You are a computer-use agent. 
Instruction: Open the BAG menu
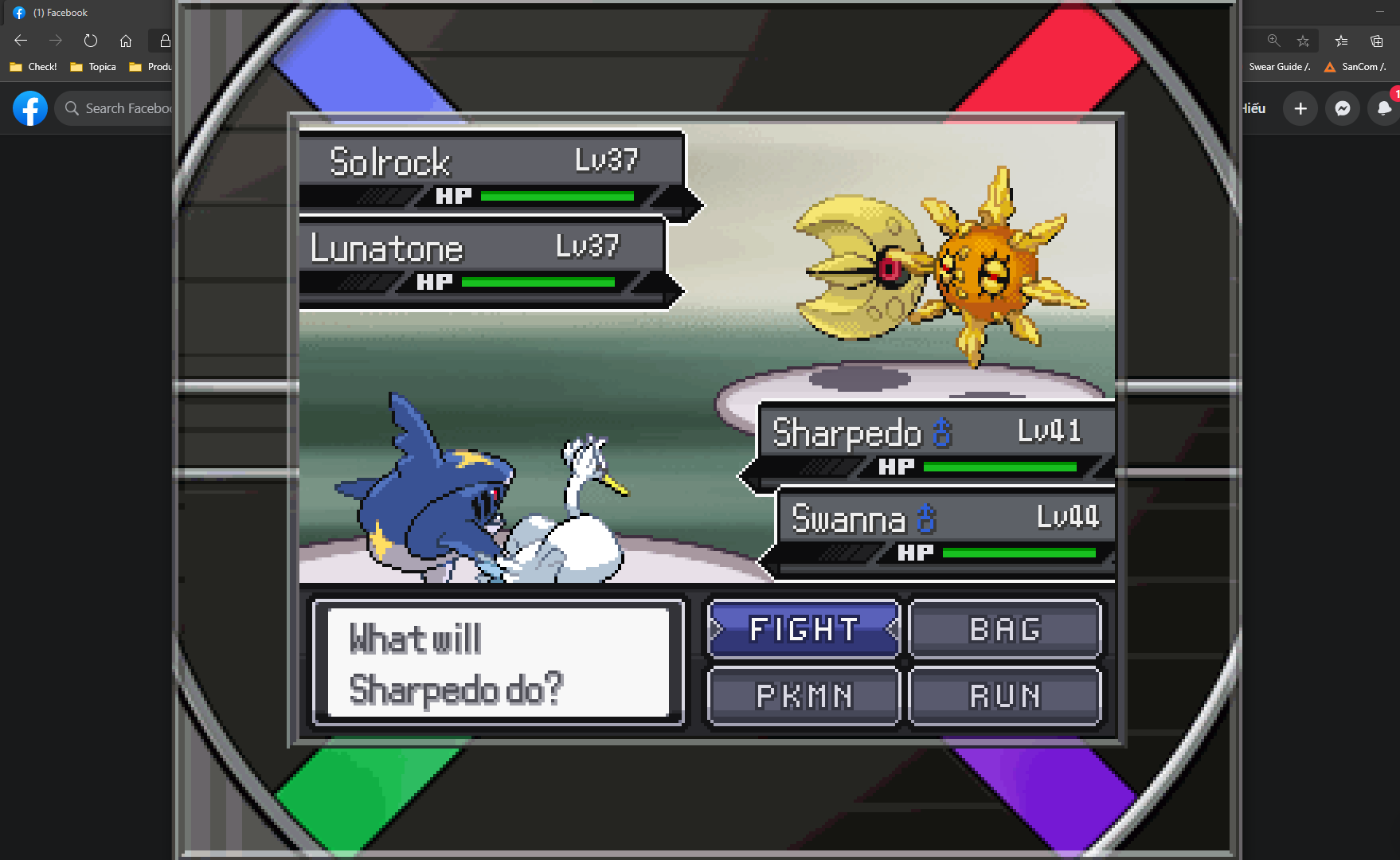(1005, 629)
